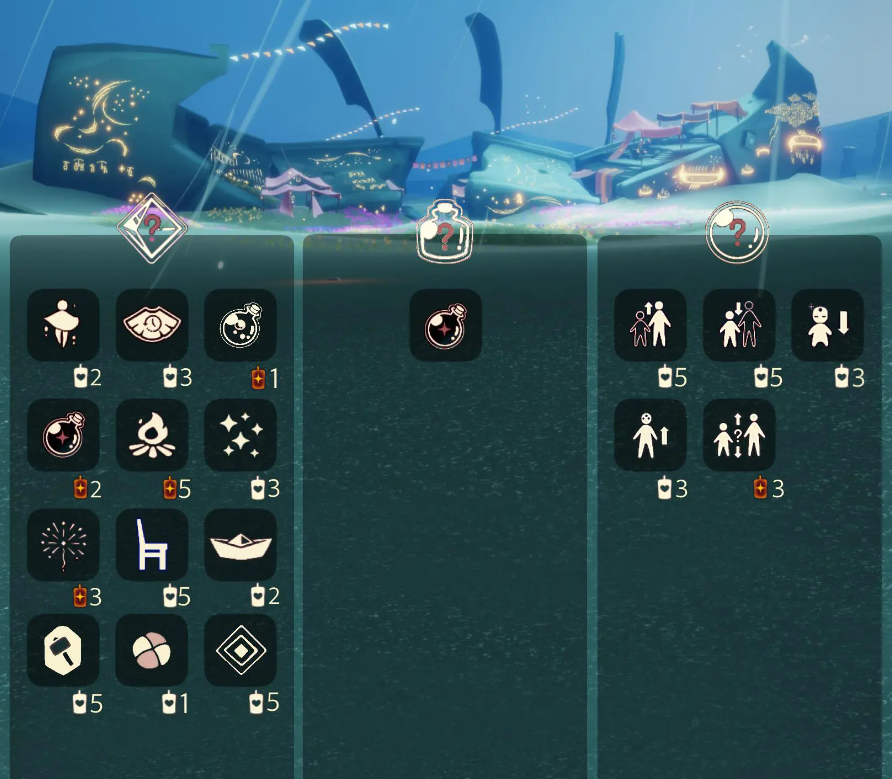The height and width of the screenshot is (779, 892).
Task: Select the floating caped figure spell
Action: point(63,325)
